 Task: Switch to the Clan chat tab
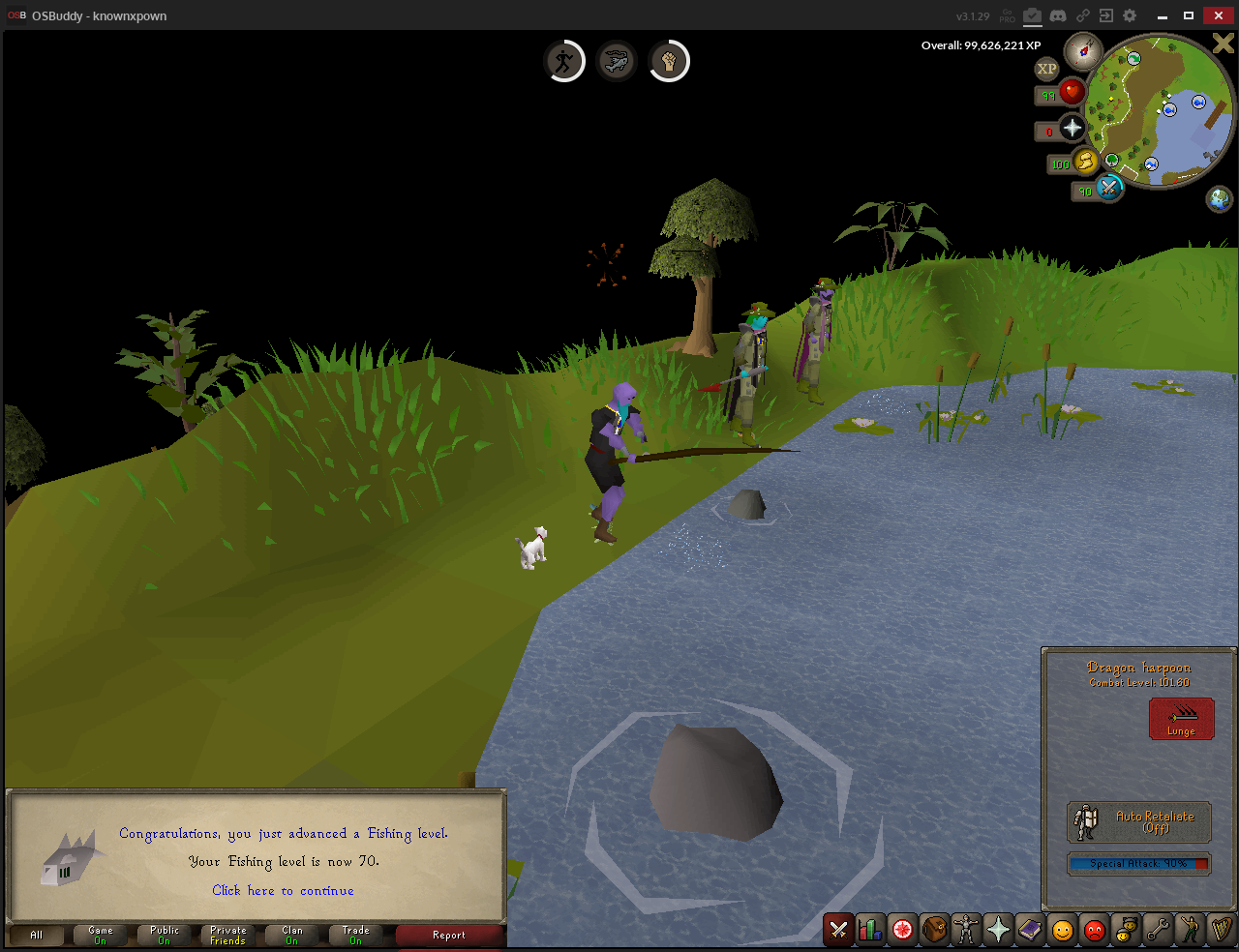click(292, 936)
